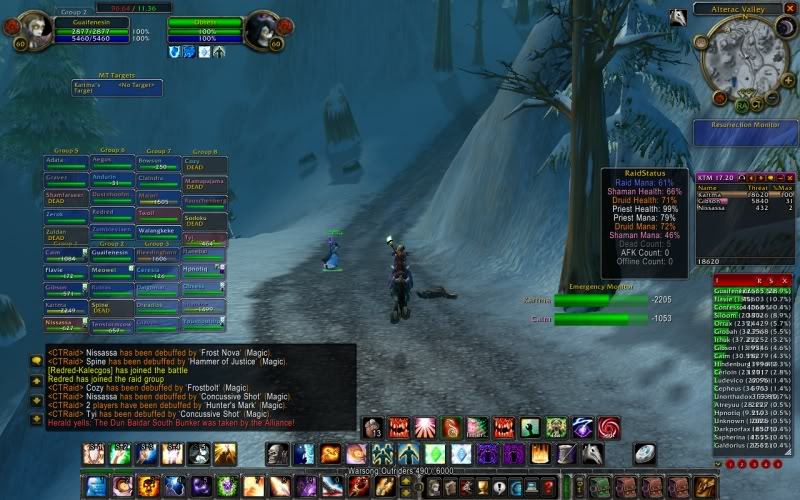Open the chat menu speech bubble button

point(37,360)
